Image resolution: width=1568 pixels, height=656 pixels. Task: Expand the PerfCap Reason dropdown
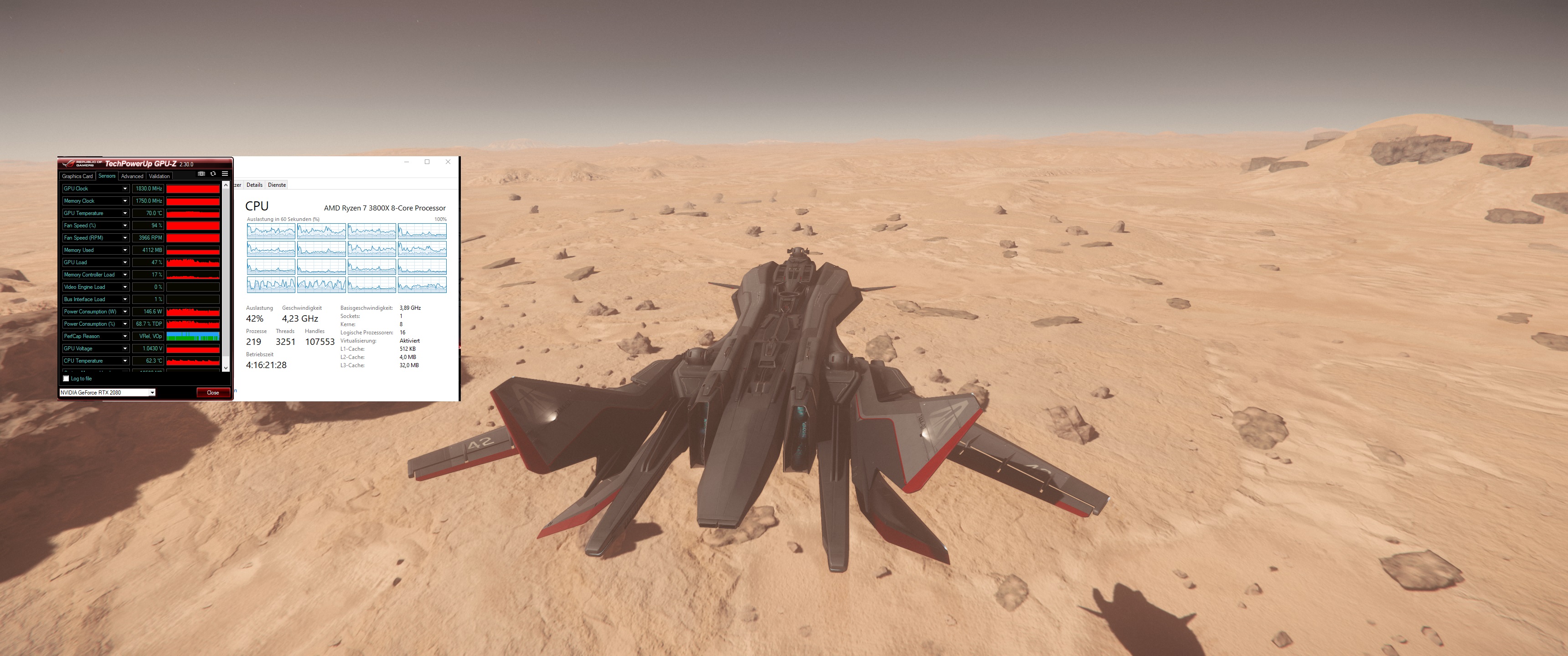click(125, 336)
